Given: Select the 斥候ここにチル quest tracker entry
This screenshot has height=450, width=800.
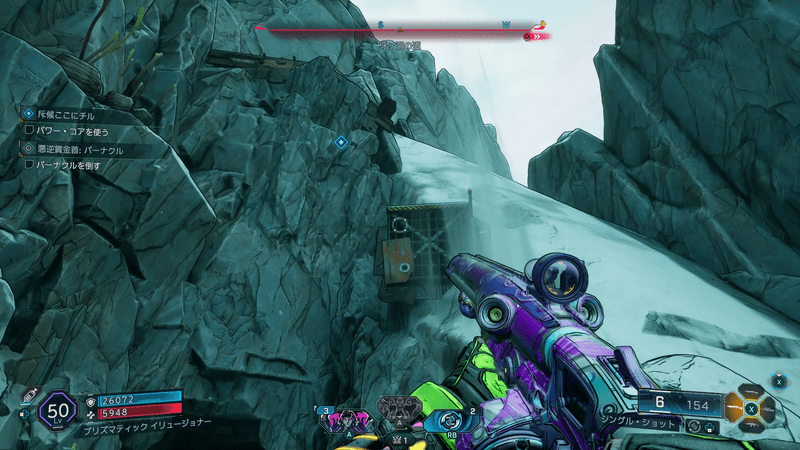Looking at the screenshot, I should pyautogui.click(x=66, y=115).
